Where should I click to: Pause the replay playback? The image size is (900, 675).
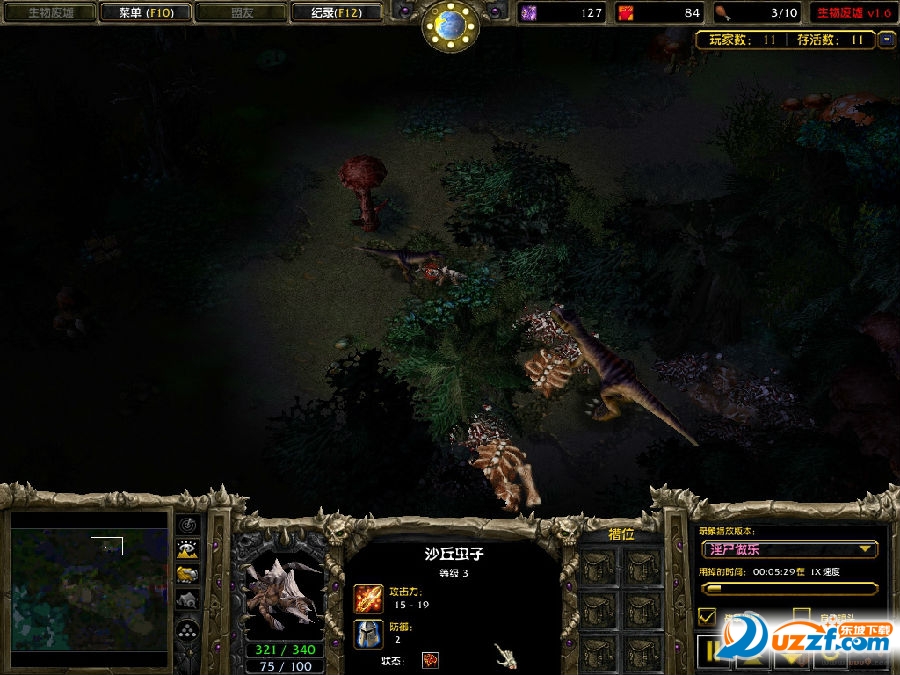click(x=714, y=652)
